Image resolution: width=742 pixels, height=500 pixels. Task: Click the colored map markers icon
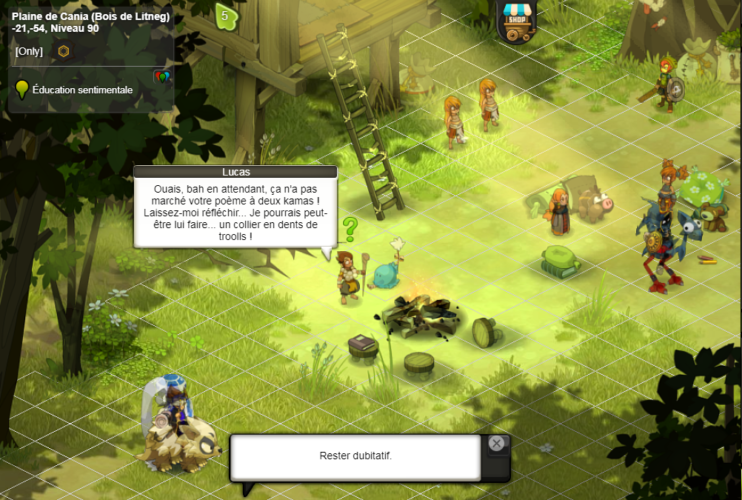(x=161, y=75)
